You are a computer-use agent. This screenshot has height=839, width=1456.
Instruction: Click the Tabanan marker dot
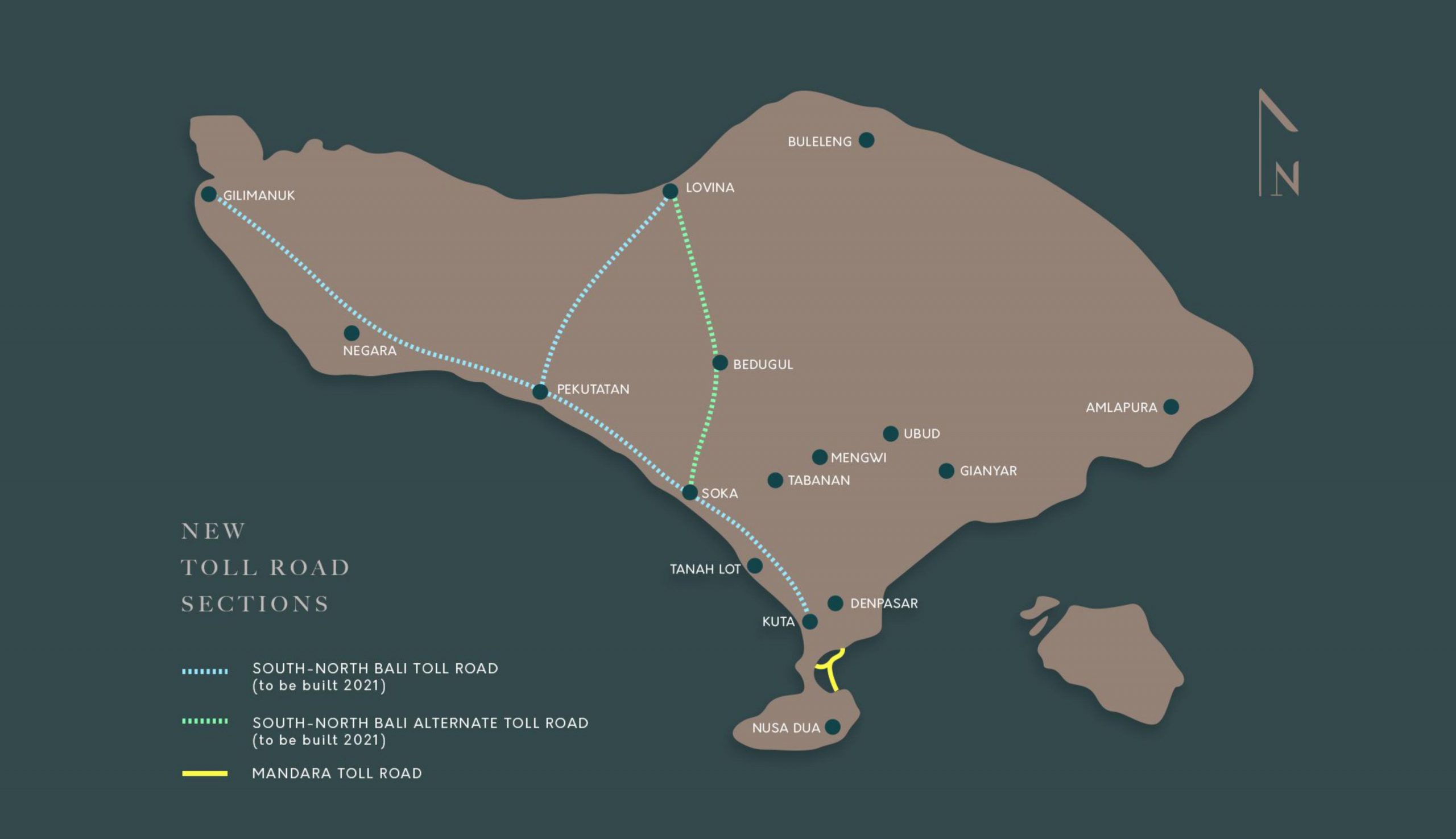point(775,480)
